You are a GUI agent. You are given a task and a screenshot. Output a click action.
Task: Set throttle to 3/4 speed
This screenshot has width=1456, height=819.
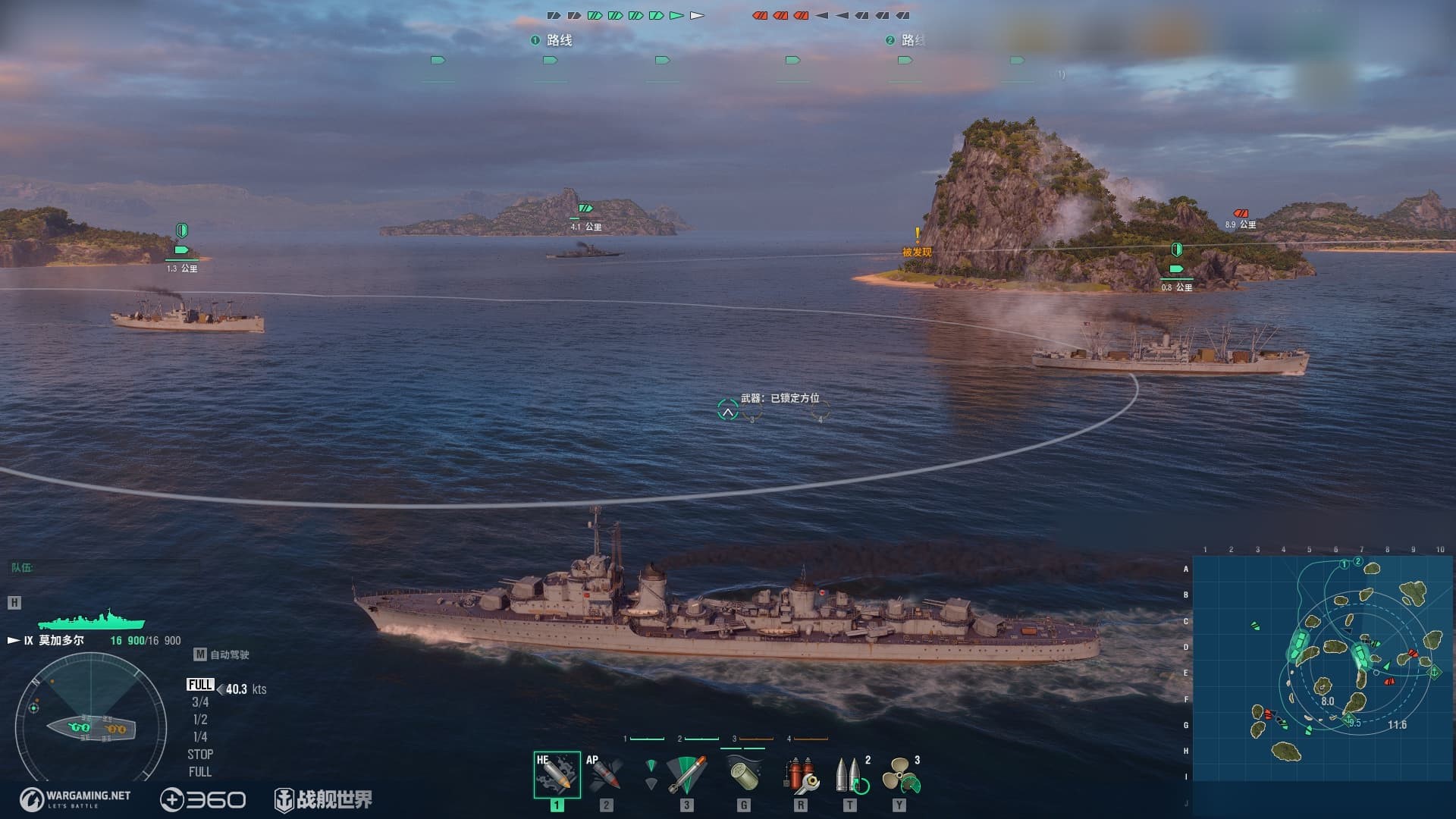pyautogui.click(x=200, y=702)
